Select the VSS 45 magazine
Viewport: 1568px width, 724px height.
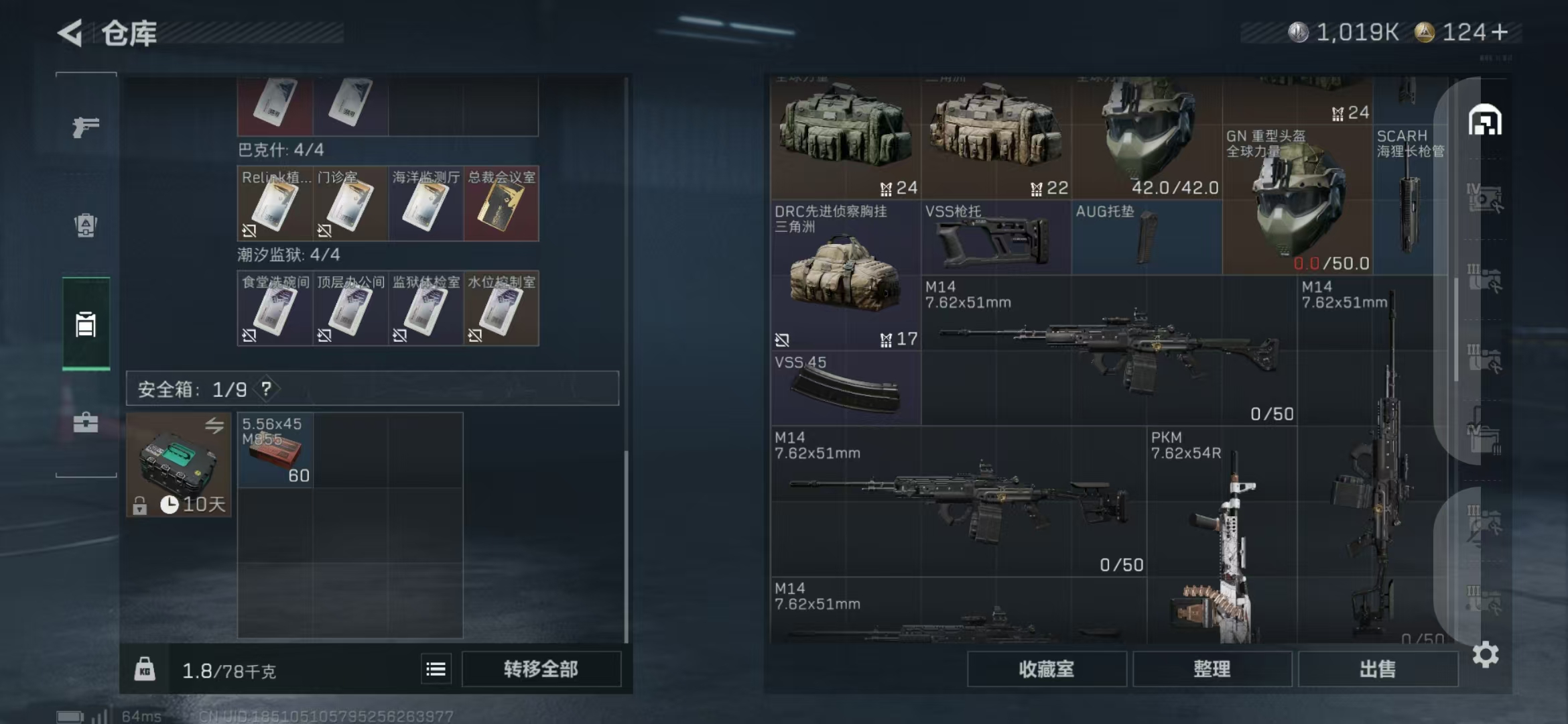point(845,389)
